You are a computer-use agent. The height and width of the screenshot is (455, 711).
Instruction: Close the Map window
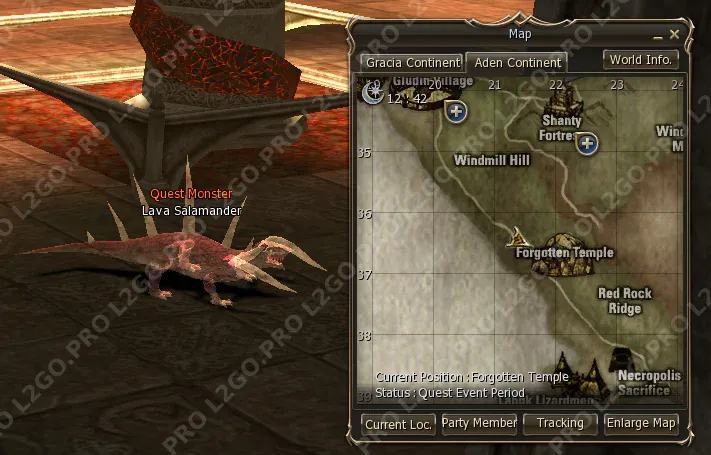coord(675,34)
